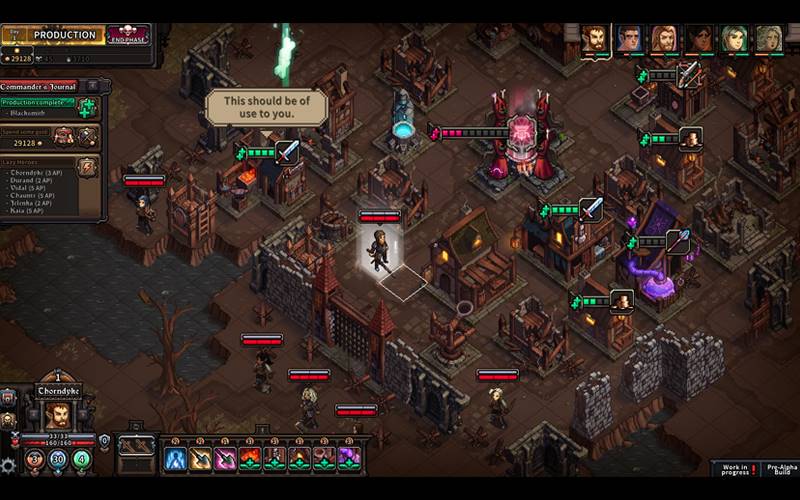The height and width of the screenshot is (500, 800).
Task: Click the hammer icon beside spend gold
Action: (88, 136)
